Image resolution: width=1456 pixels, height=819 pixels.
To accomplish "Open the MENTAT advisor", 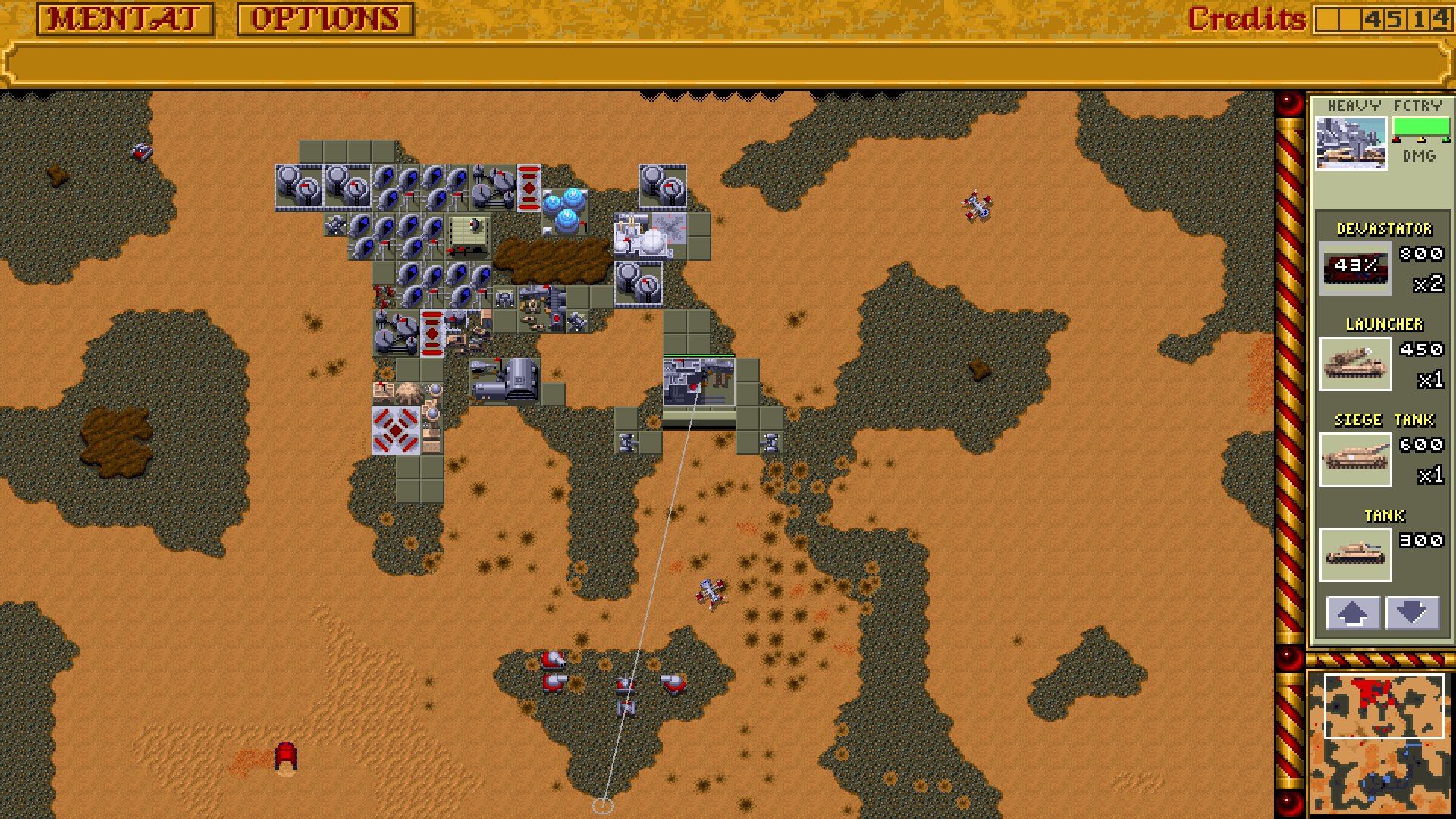I will point(124,17).
